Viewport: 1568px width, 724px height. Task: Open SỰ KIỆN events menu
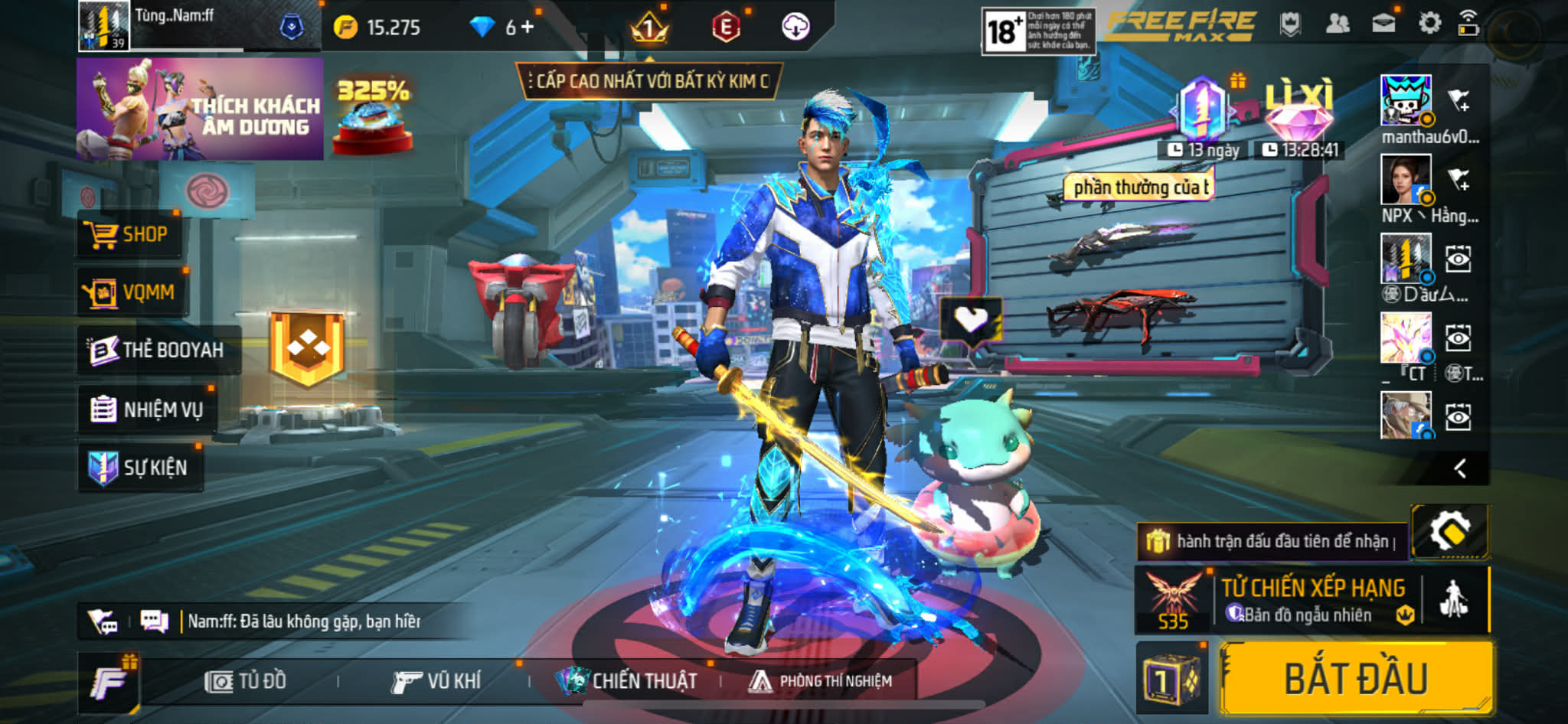point(139,468)
